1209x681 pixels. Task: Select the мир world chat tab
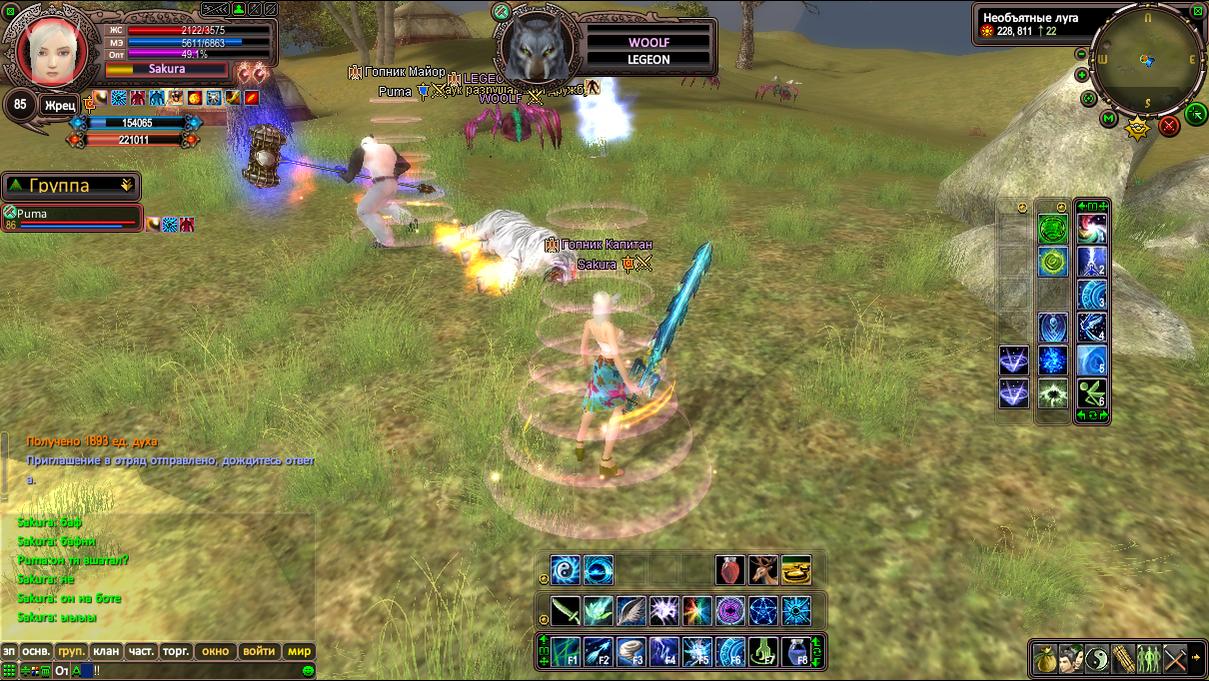tap(299, 651)
